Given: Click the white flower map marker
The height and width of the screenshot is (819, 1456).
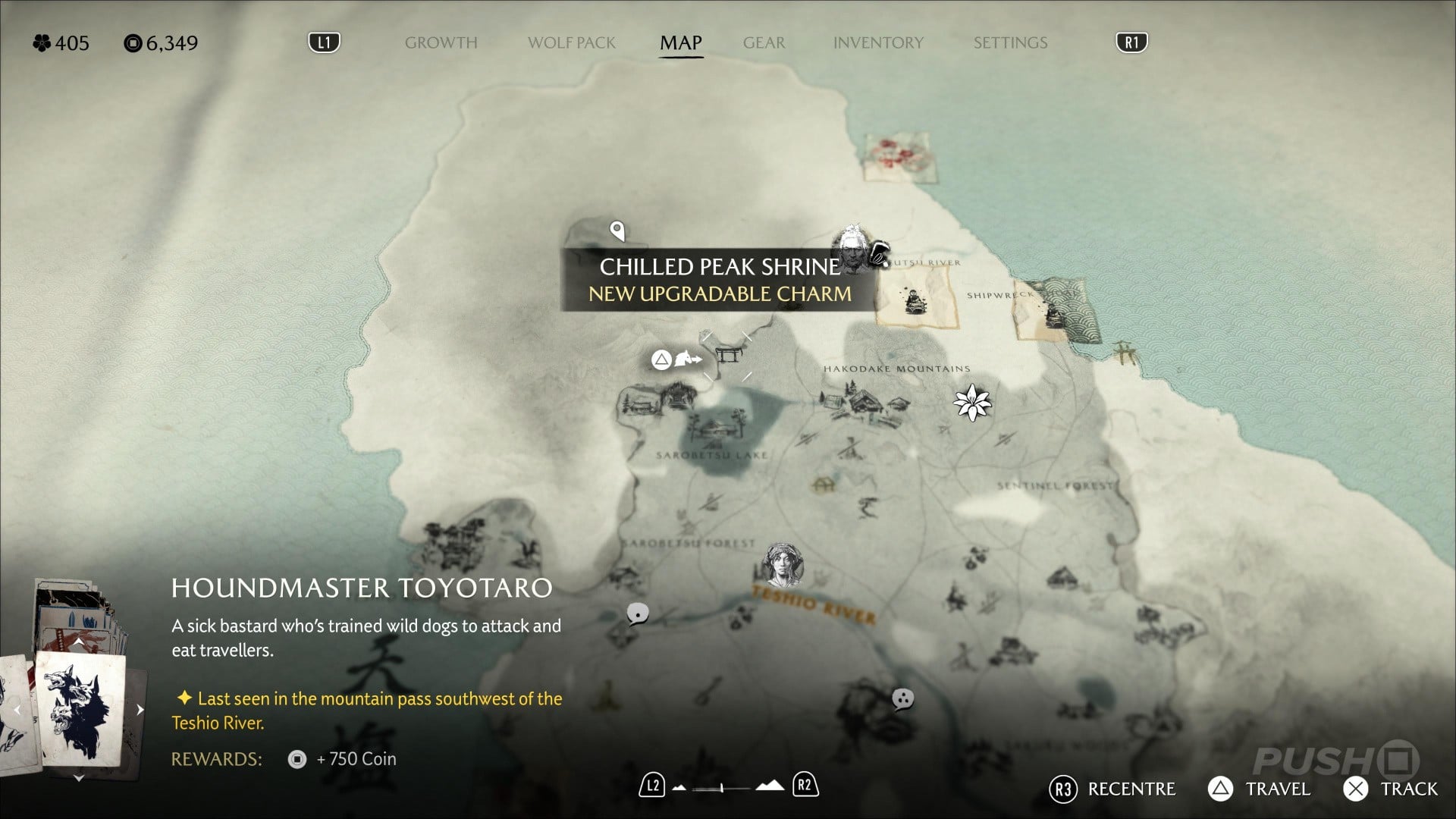Looking at the screenshot, I should point(971,402).
